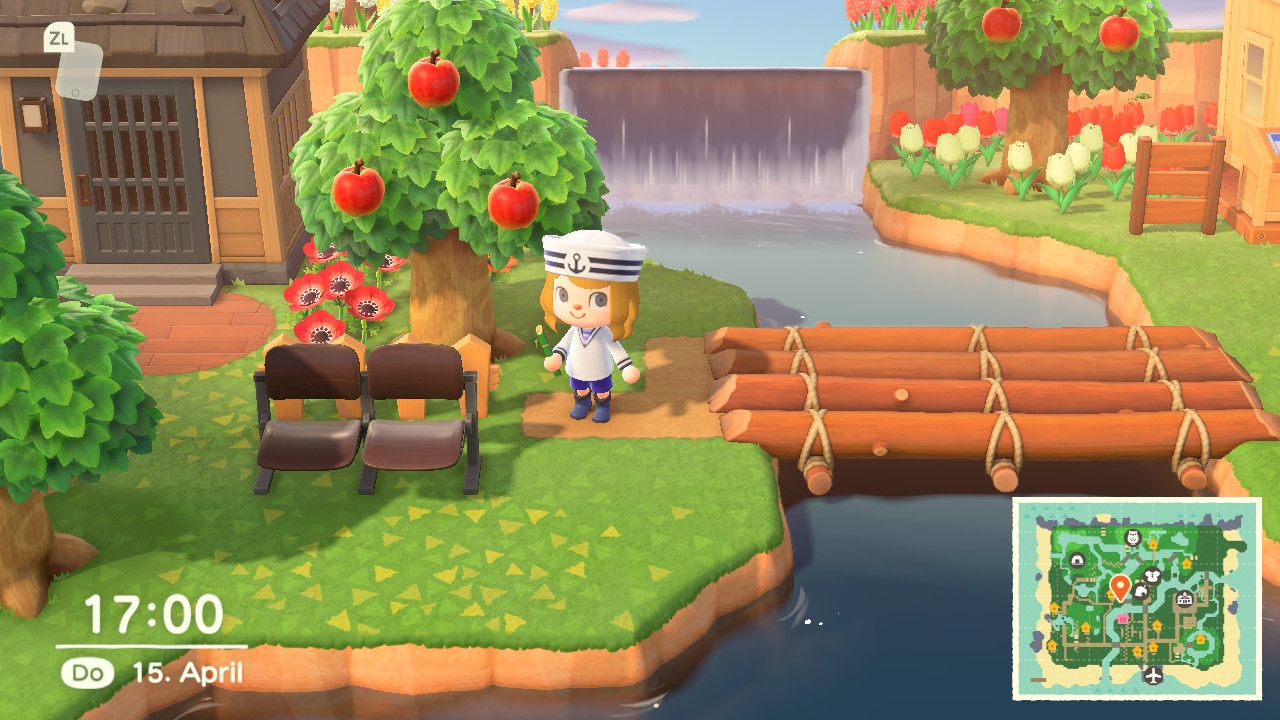Open the NookPhone icon

(79, 70)
